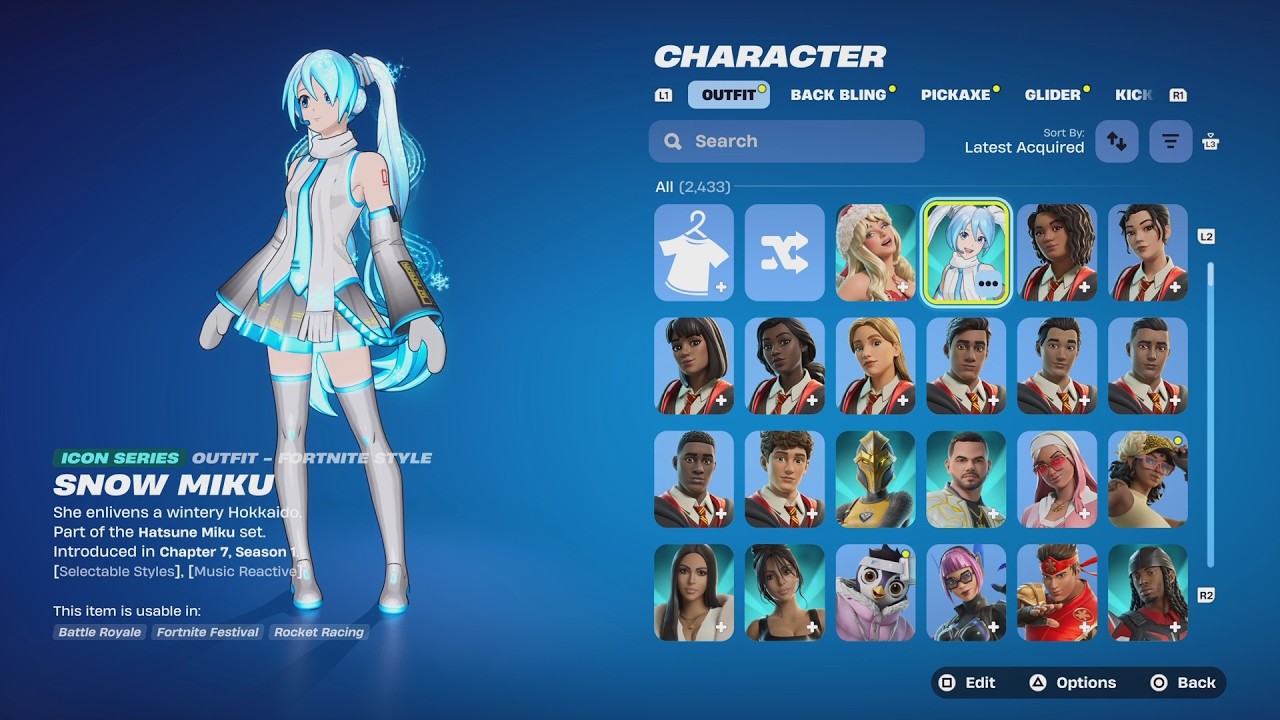Open the Options button

click(x=1072, y=683)
